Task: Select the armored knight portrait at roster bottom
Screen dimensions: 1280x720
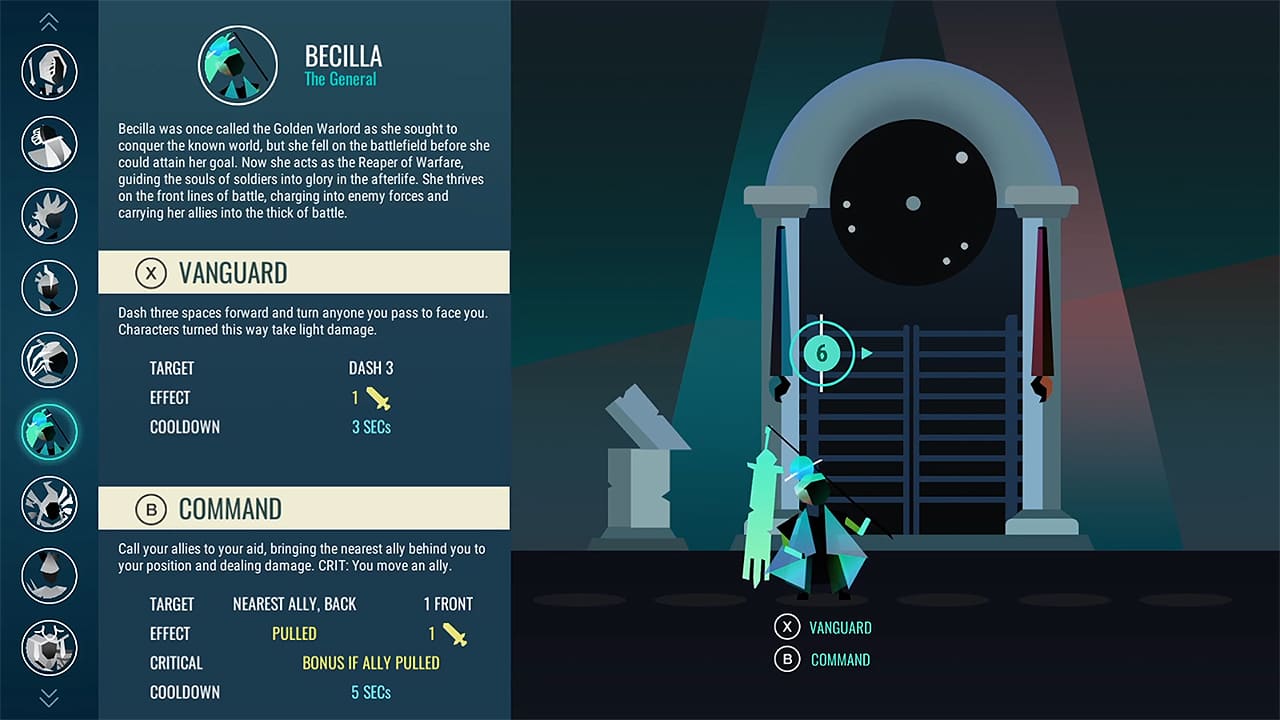Action: point(49,648)
